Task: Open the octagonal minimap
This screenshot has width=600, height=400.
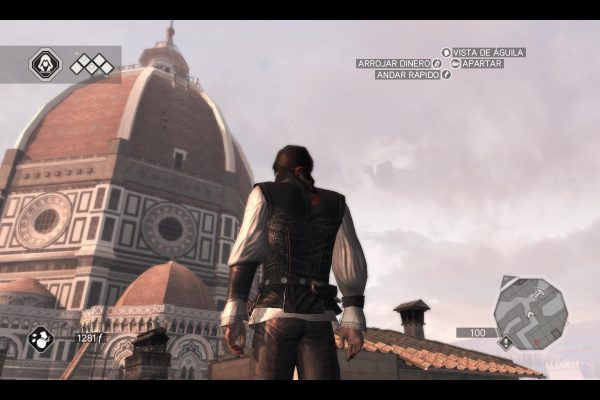Action: [530, 313]
